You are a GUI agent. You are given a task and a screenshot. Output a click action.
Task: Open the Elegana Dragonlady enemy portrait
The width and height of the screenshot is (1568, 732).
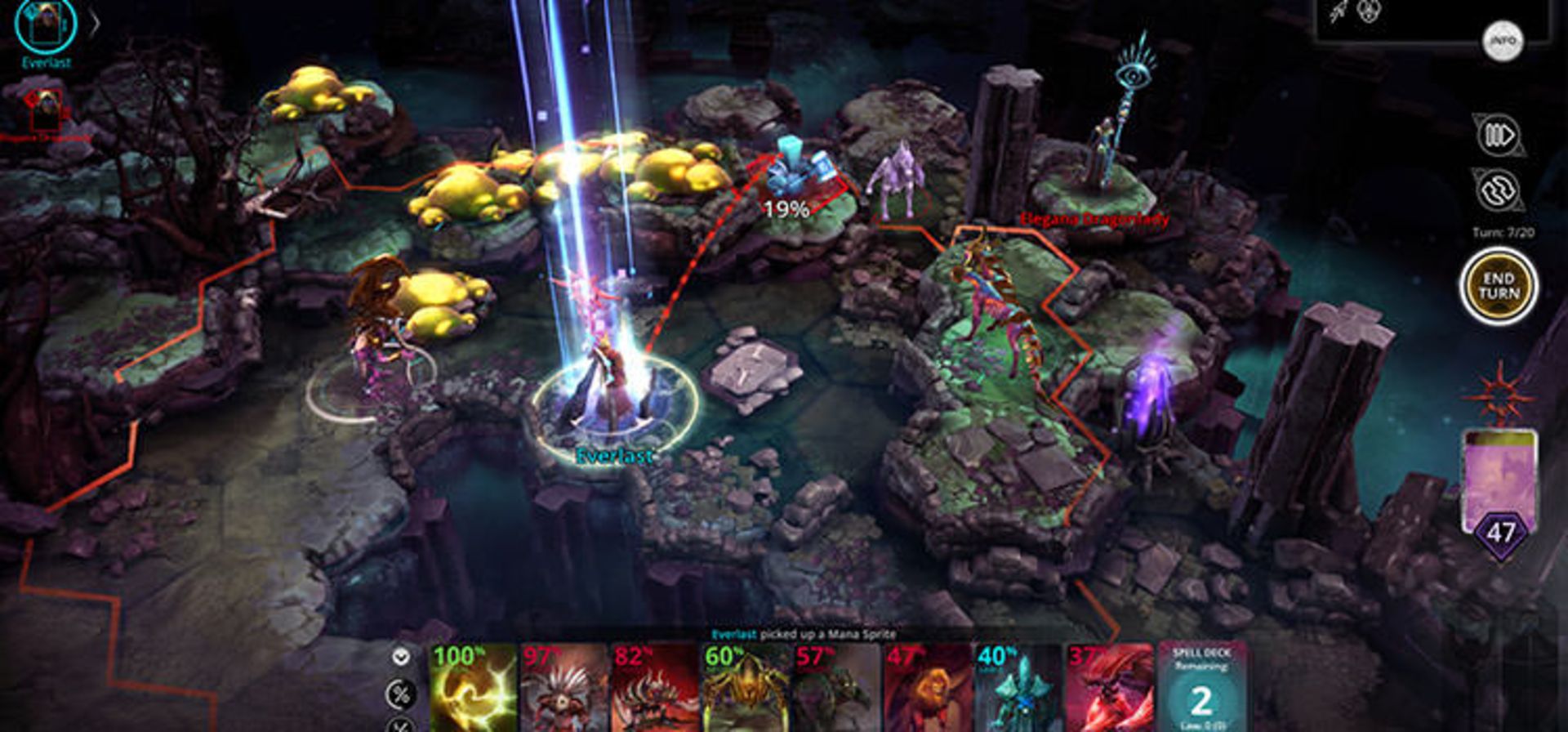coord(45,110)
